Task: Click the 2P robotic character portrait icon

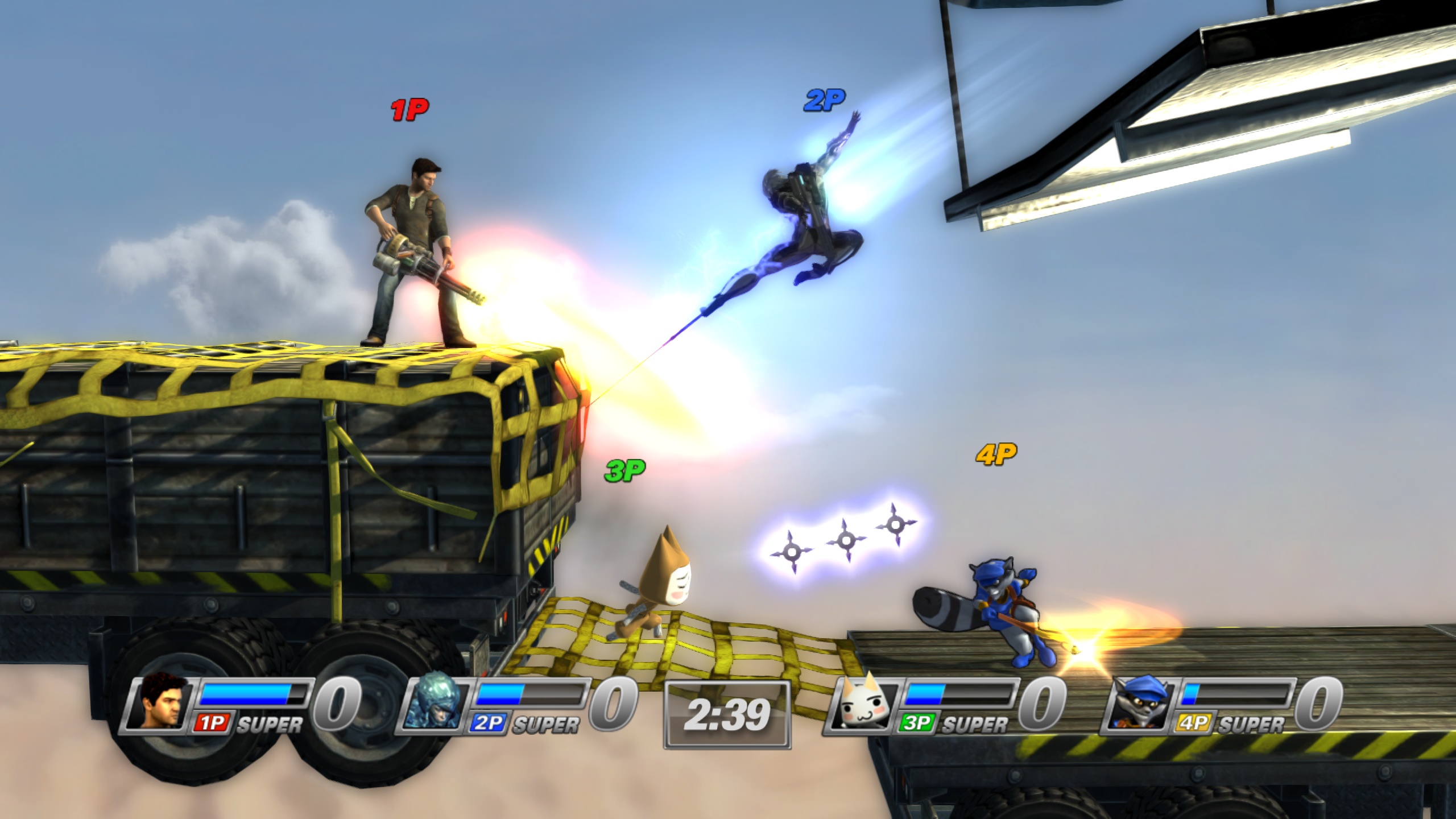Action: point(433,705)
